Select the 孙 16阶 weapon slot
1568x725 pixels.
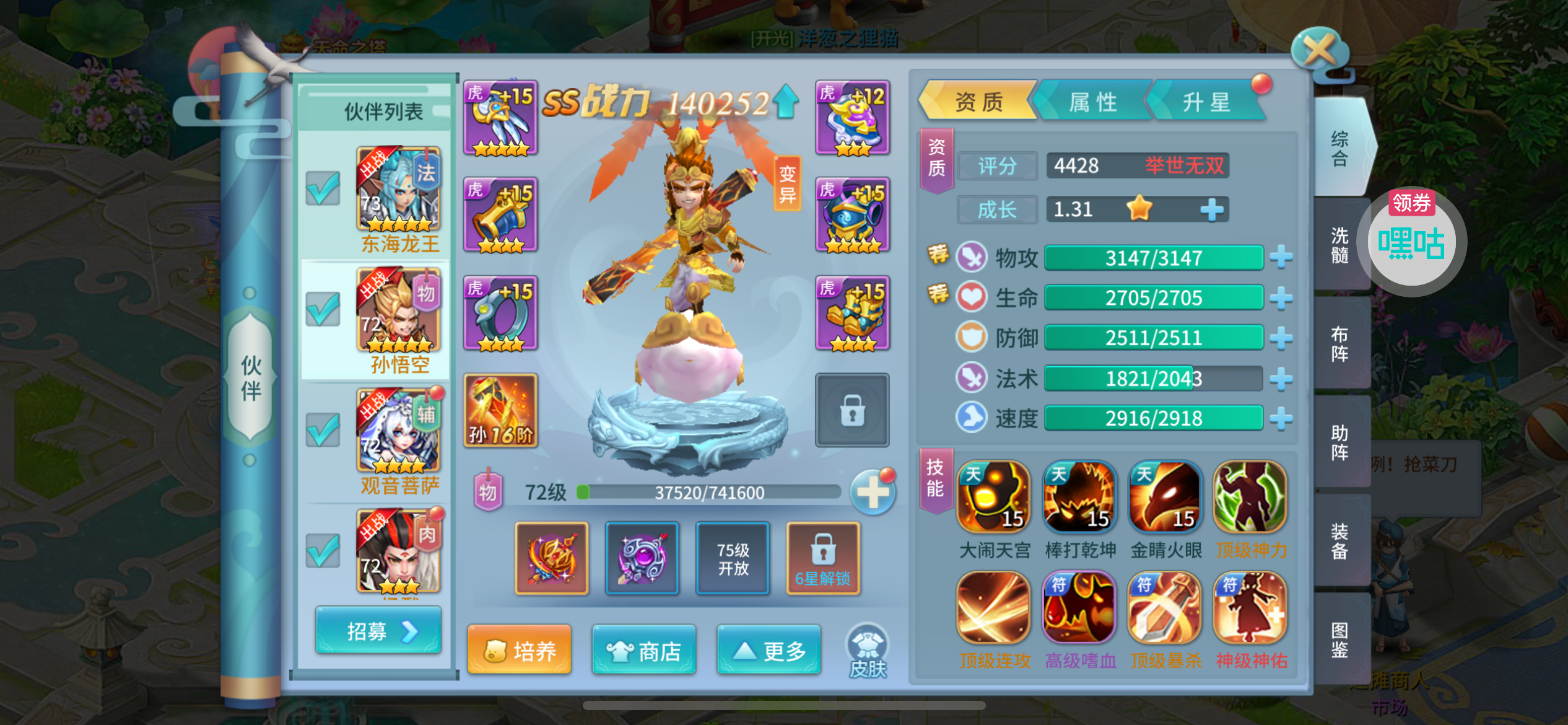click(x=500, y=410)
